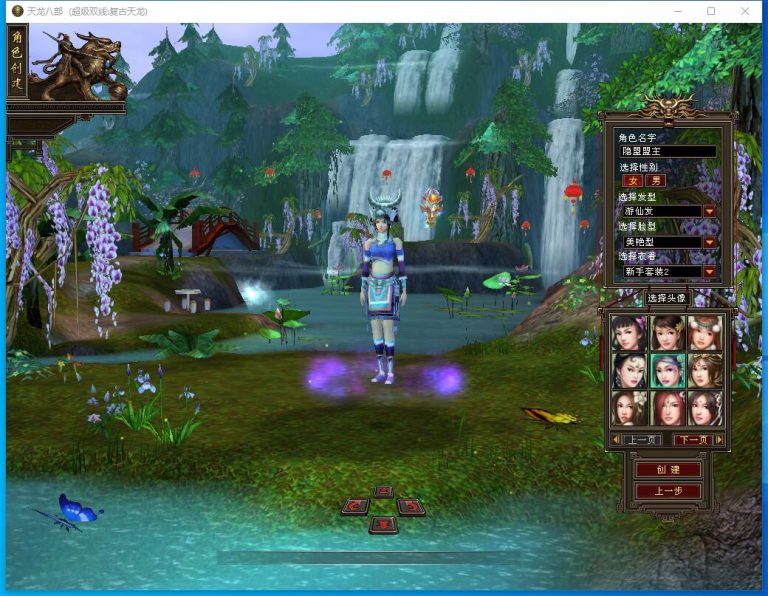Open the outfit dropdown showing 新手套装2
The width and height of the screenshot is (768, 596).
tap(709, 271)
